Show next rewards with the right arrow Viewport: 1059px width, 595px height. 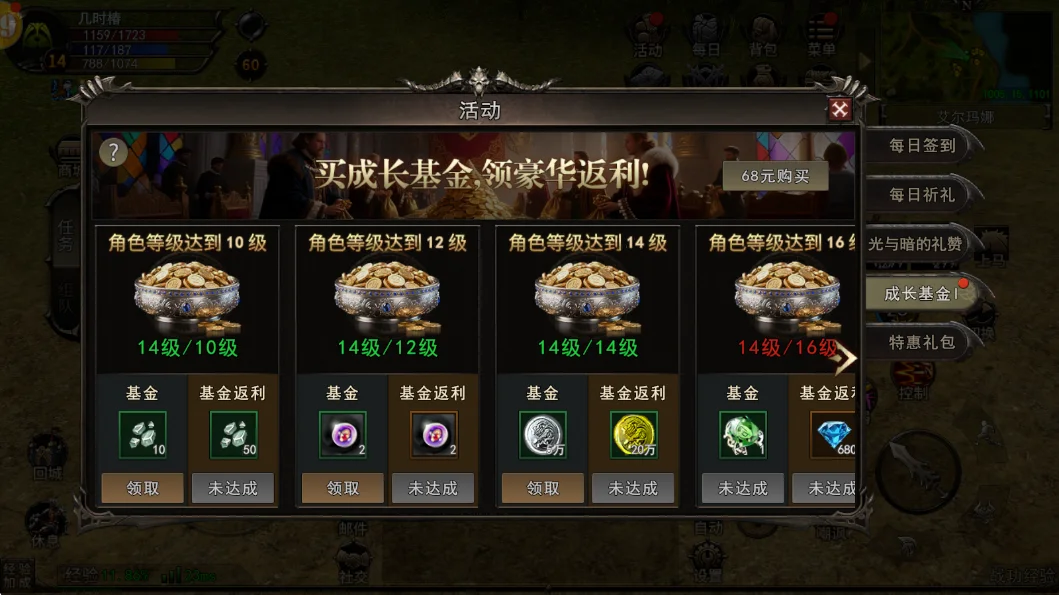(846, 359)
